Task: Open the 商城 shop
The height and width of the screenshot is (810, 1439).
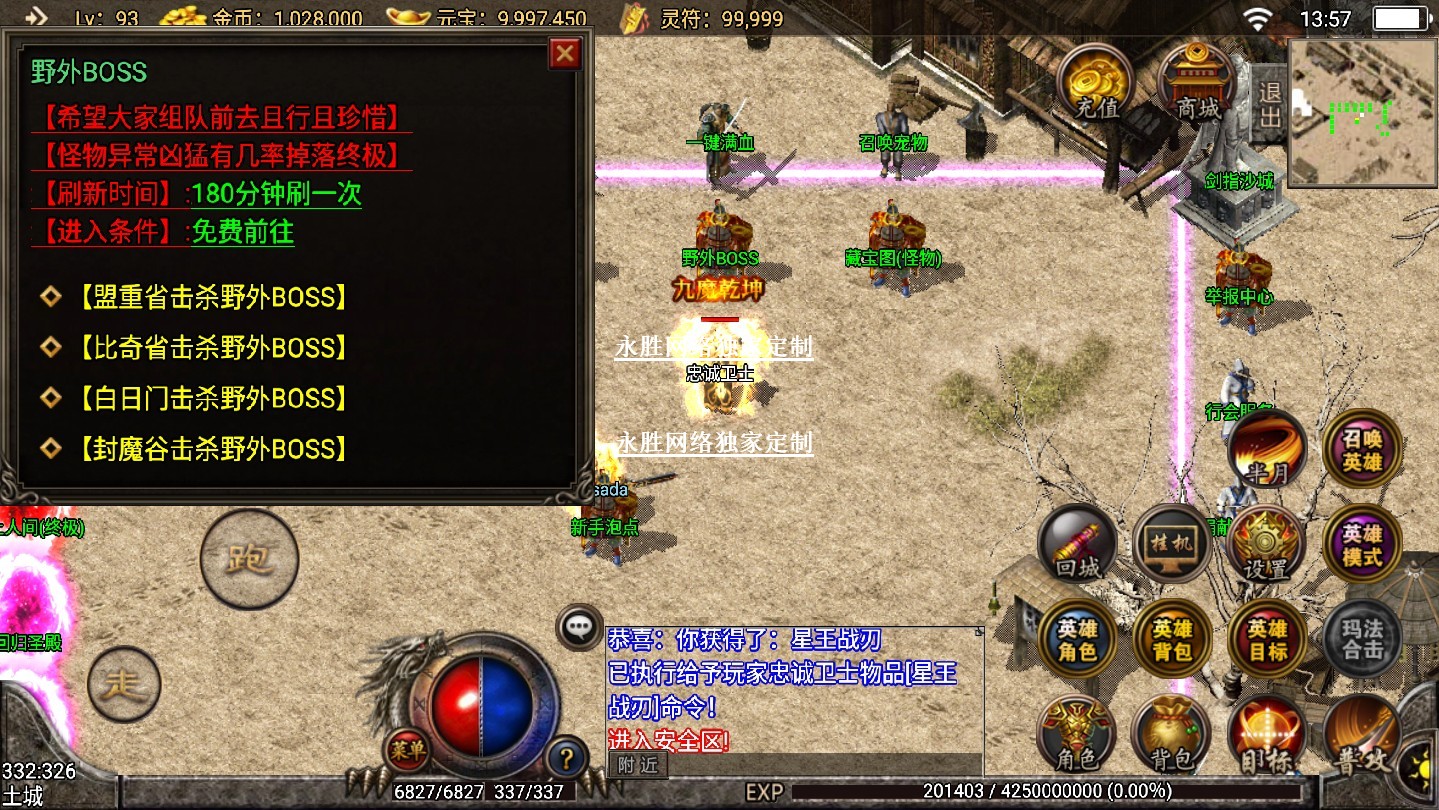Action: coord(1196,83)
